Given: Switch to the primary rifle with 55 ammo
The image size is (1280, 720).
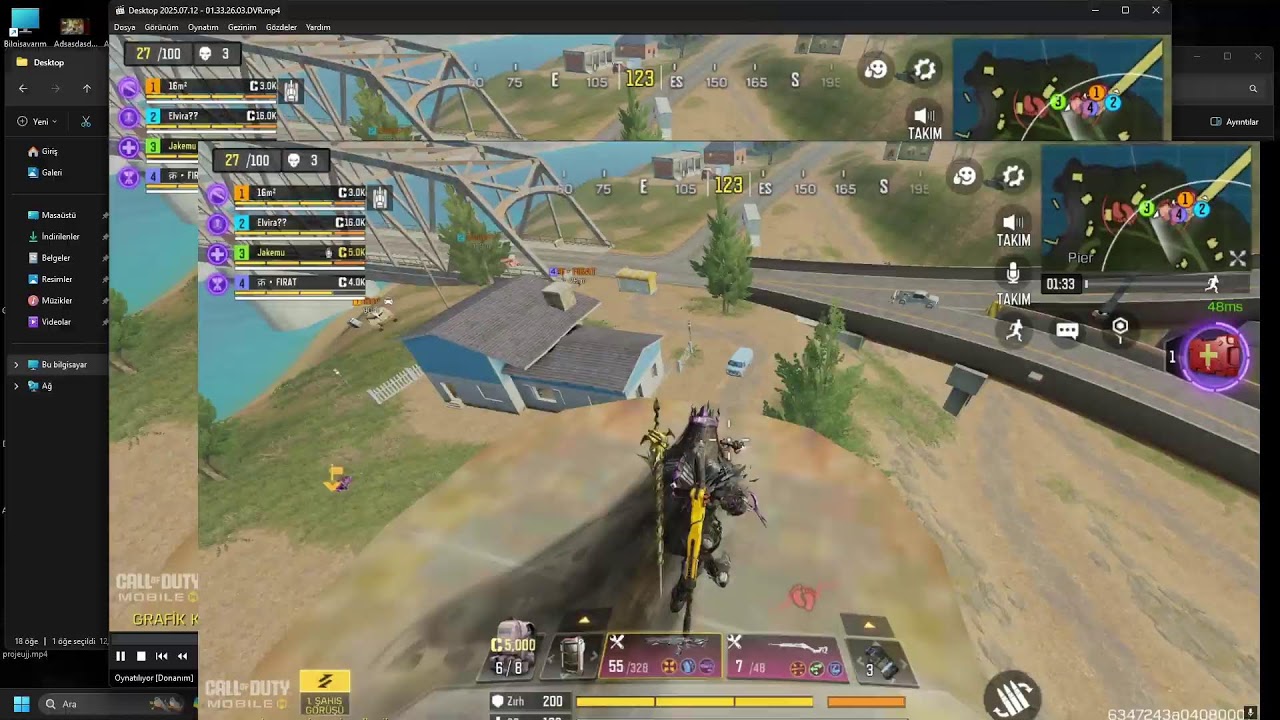Looking at the screenshot, I should [x=662, y=655].
